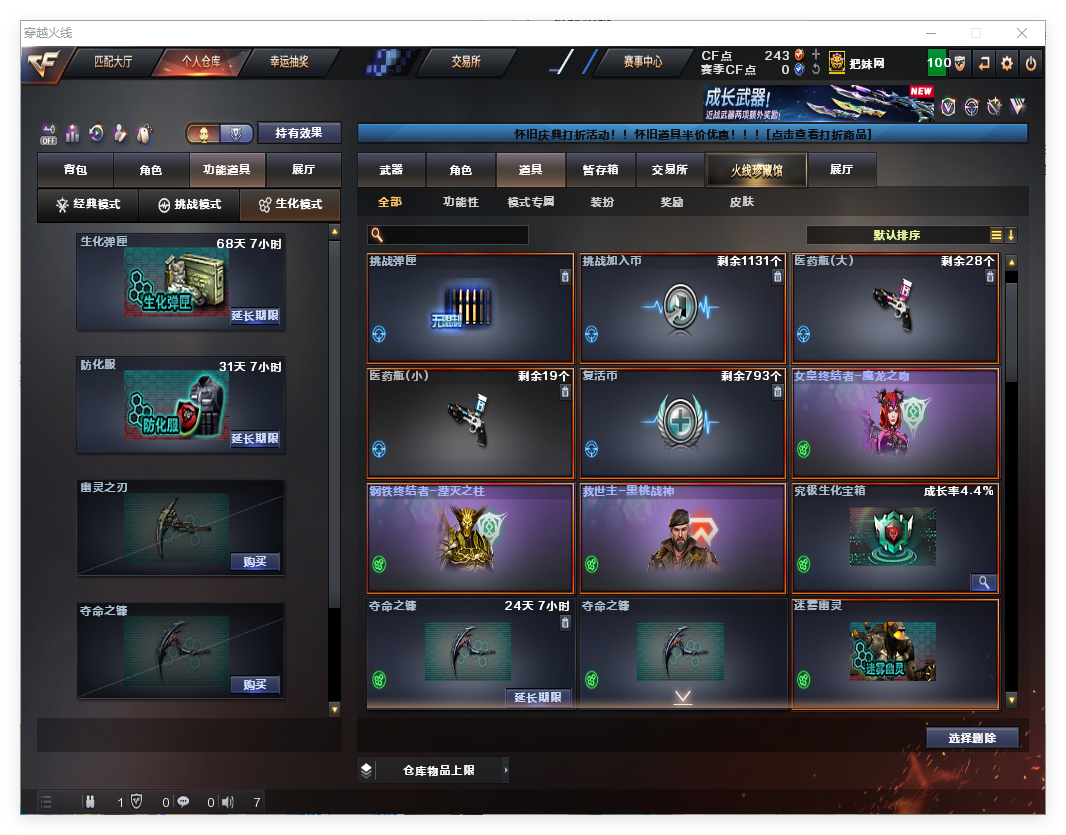The width and height of the screenshot is (1066, 835).
Task: Select the 经典模式 classic mode tab
Action: pyautogui.click(x=88, y=205)
